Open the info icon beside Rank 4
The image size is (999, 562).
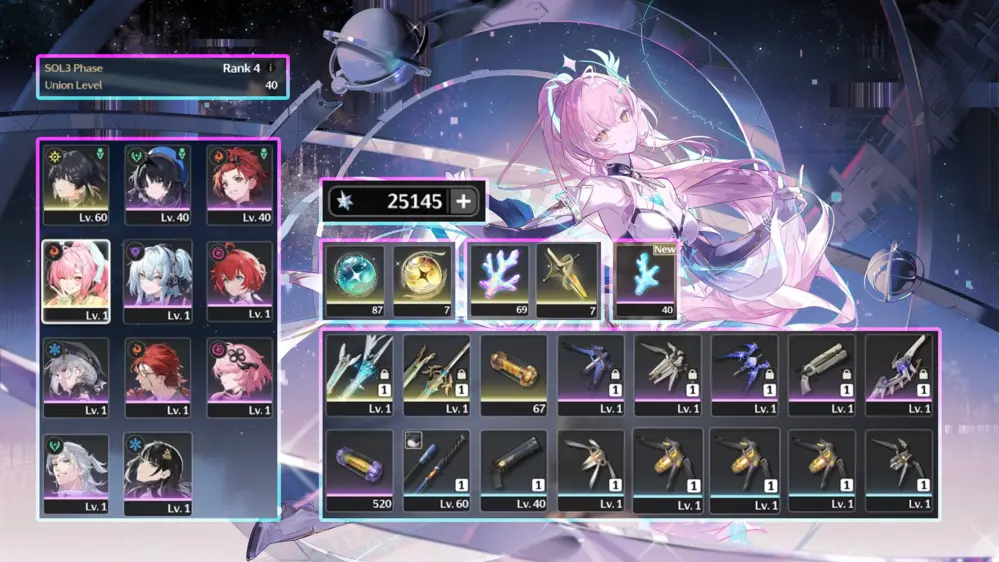269,68
